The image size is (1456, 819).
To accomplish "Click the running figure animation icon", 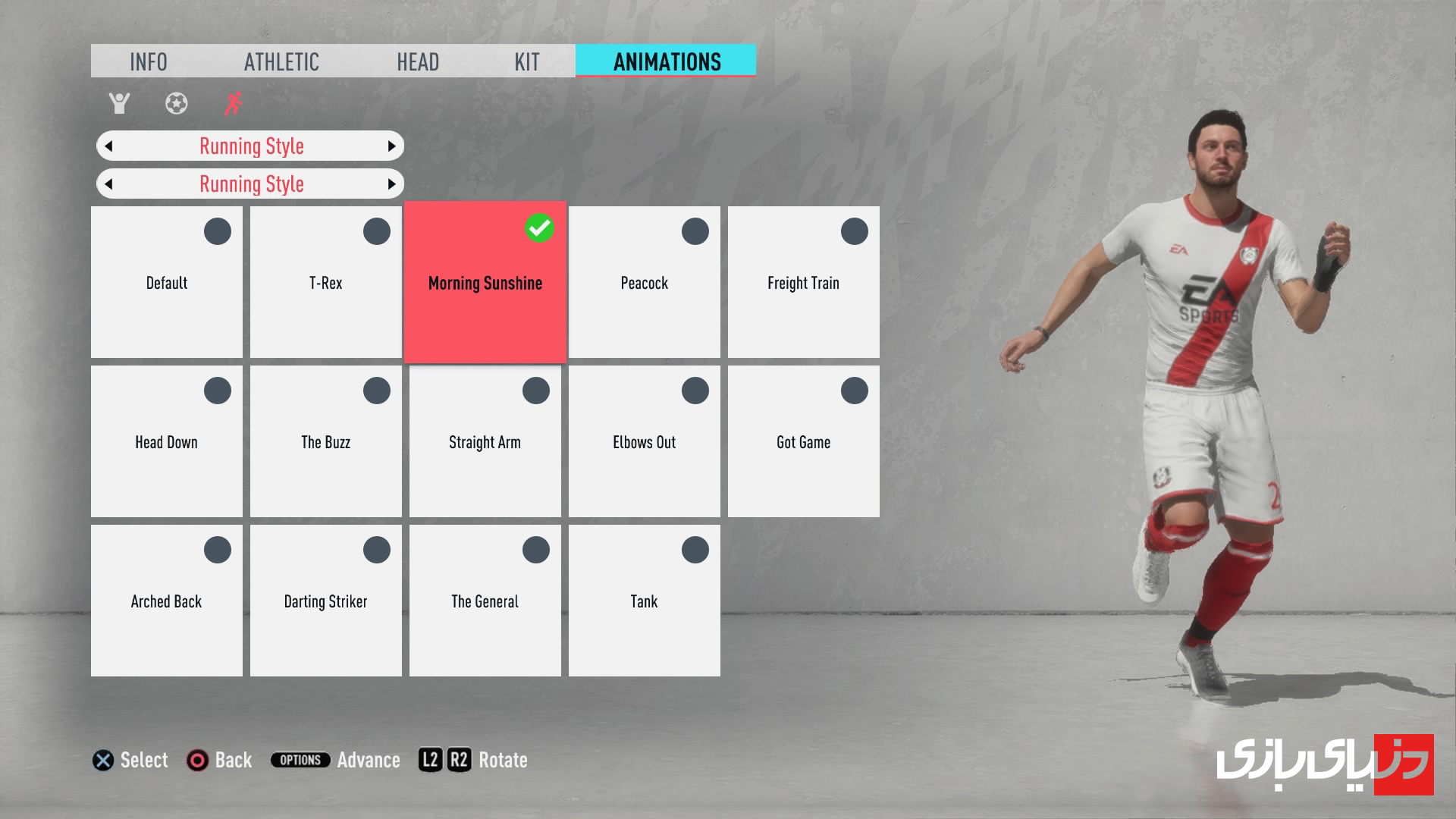I will point(234,104).
